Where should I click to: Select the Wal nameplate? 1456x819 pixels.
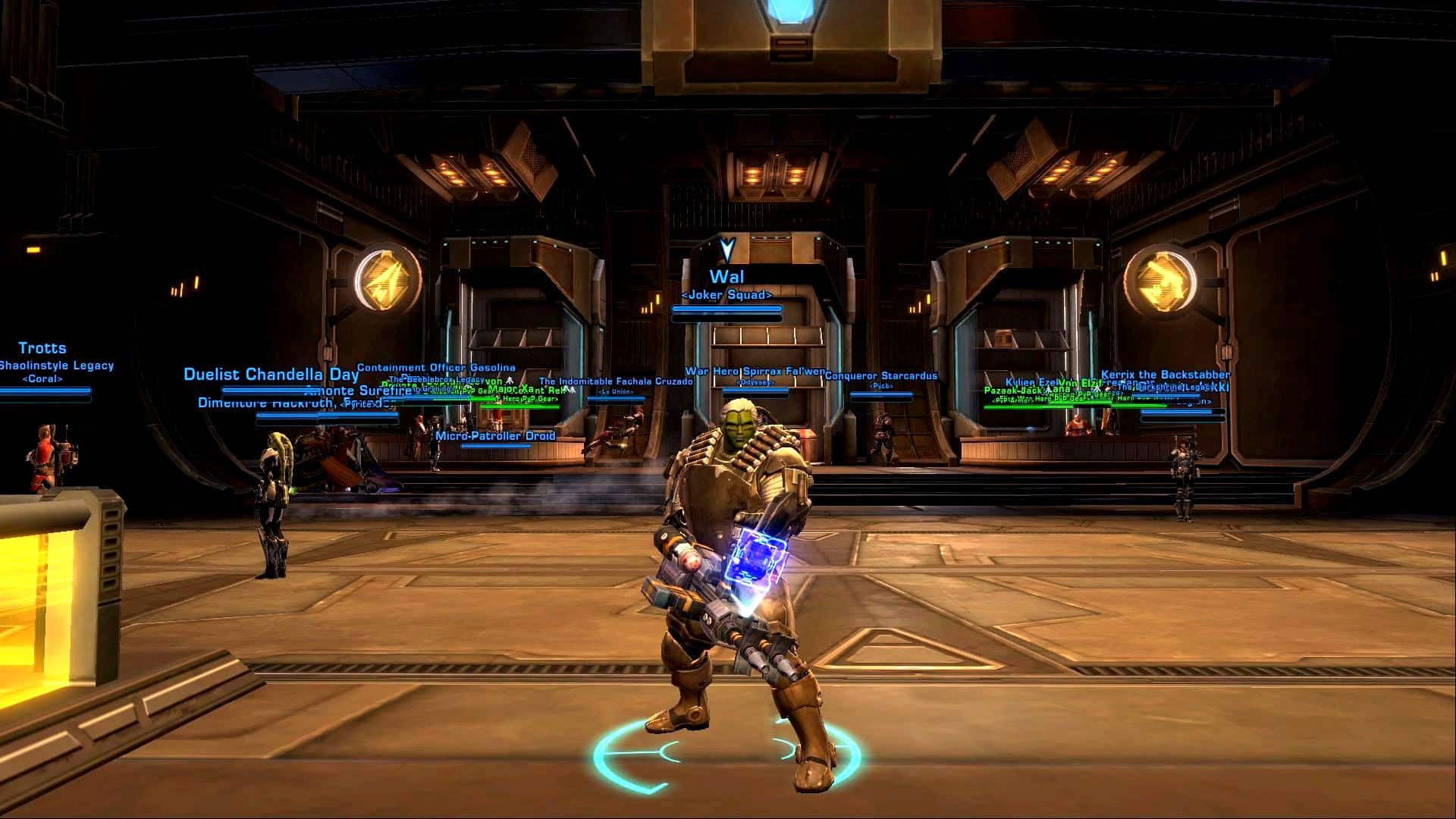[726, 278]
